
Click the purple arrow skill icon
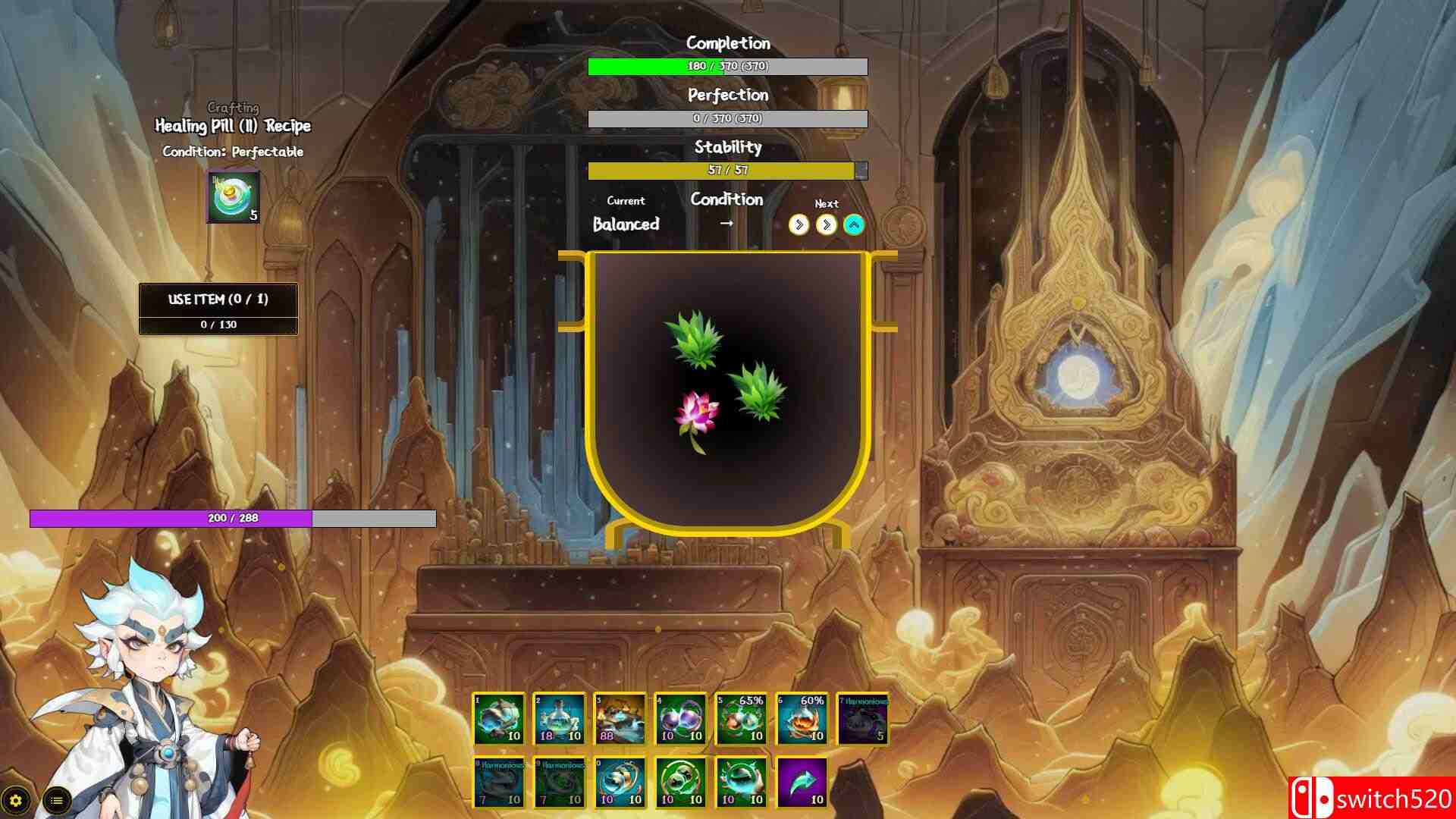804,783
